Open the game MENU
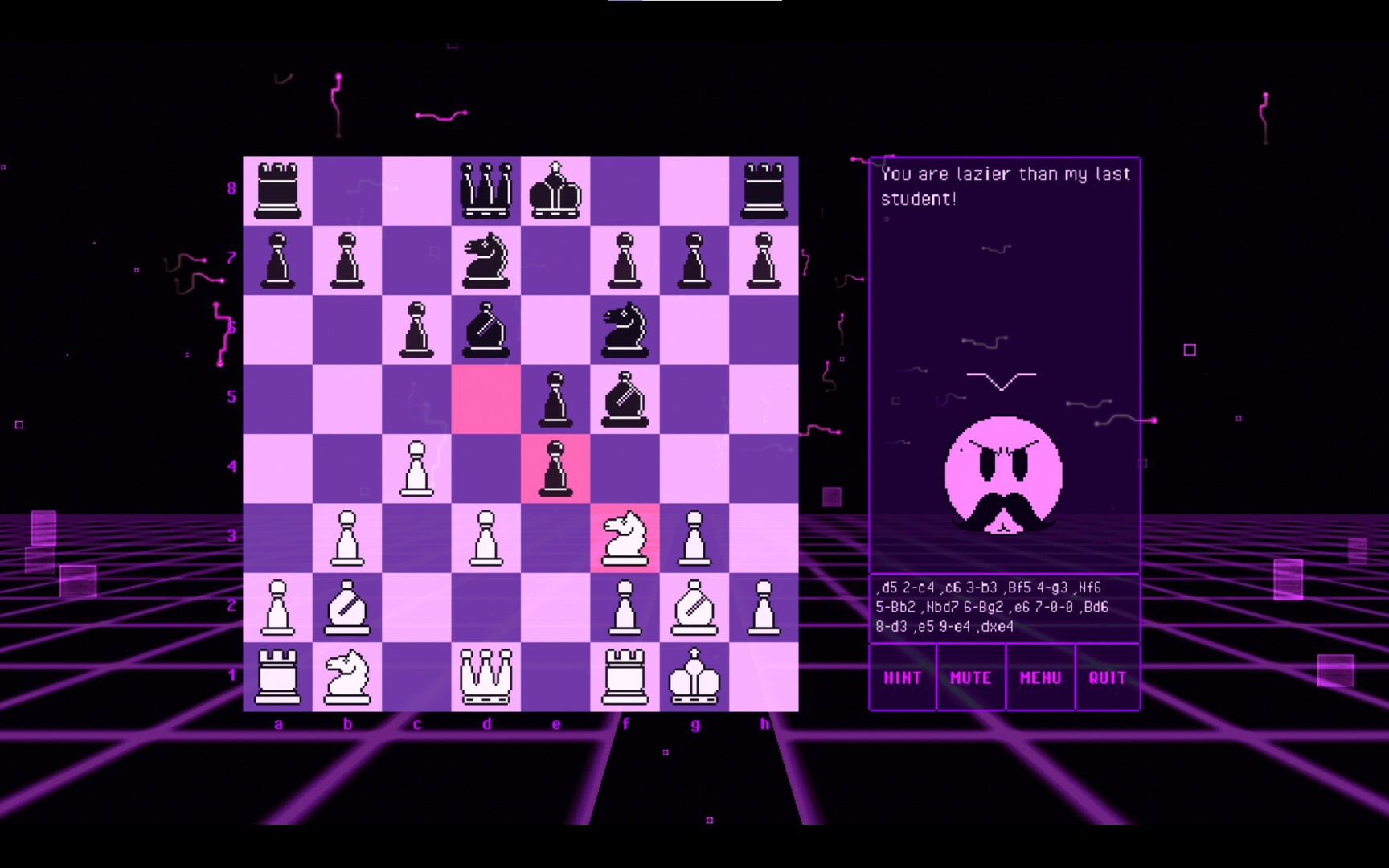 [x=1039, y=678]
